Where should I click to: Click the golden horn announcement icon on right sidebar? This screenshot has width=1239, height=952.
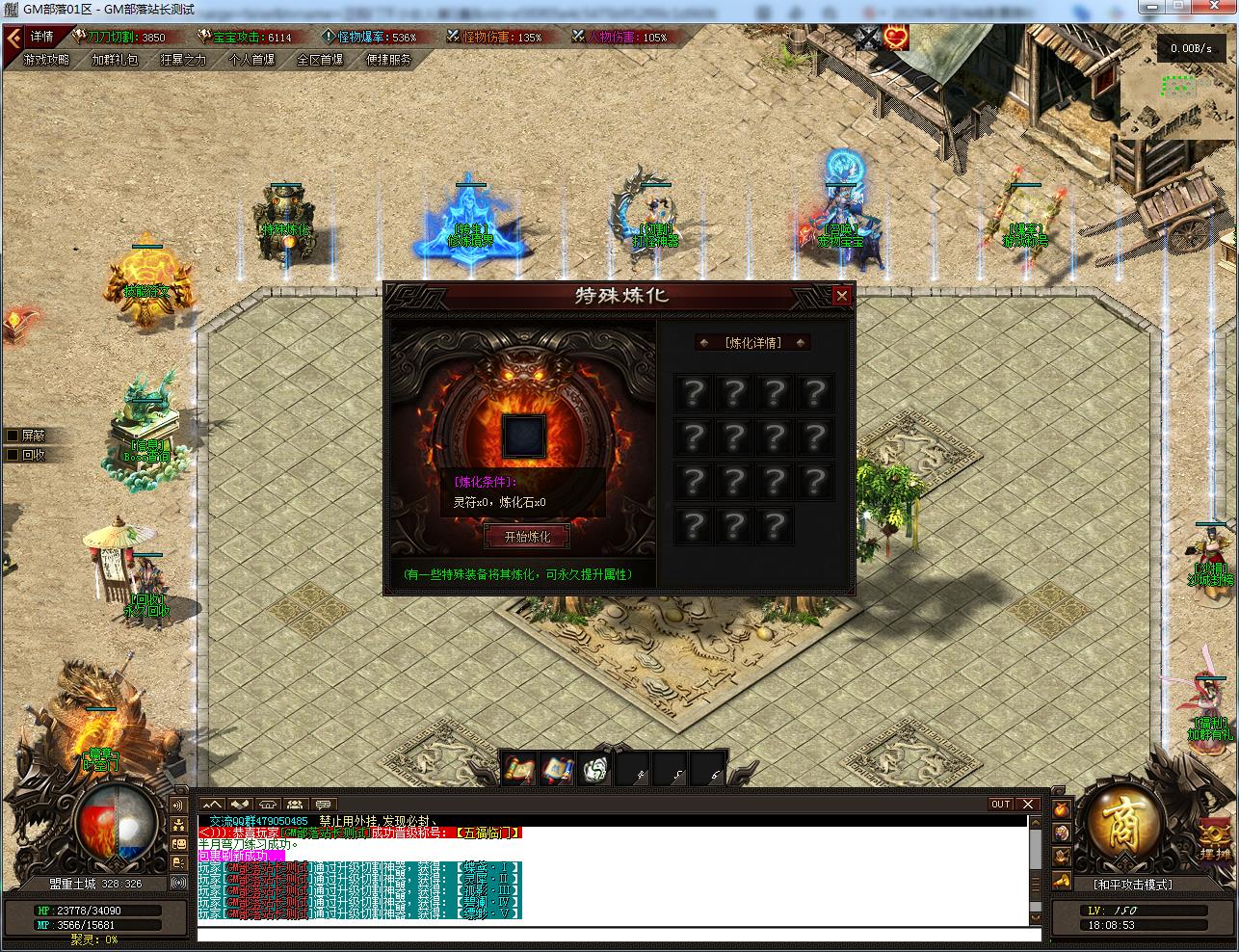1061,880
